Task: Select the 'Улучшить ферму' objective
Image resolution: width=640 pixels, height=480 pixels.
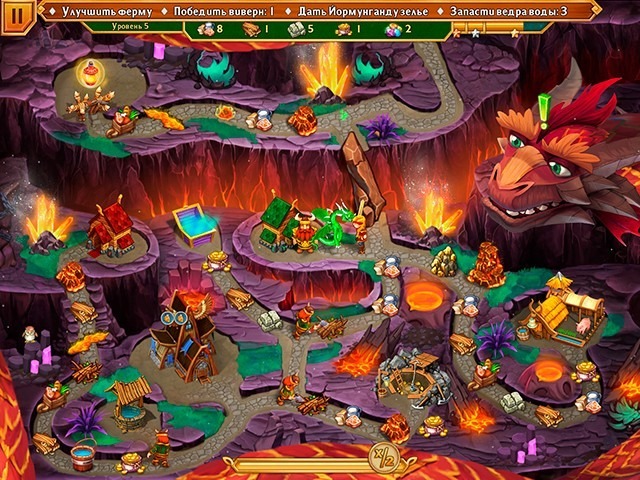Action: tap(95, 12)
